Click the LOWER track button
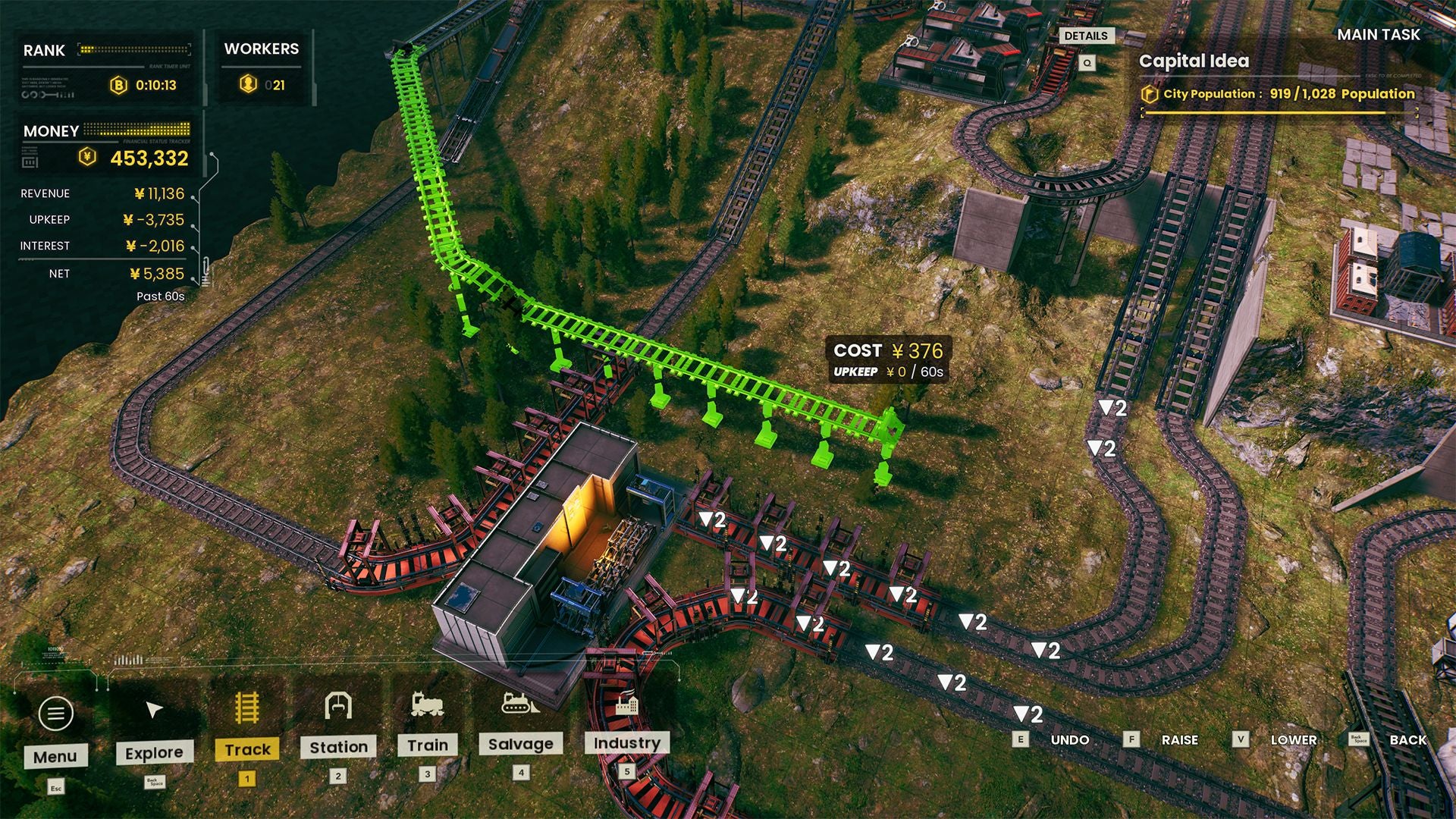Screen dimensions: 1456x819 (x=1293, y=739)
